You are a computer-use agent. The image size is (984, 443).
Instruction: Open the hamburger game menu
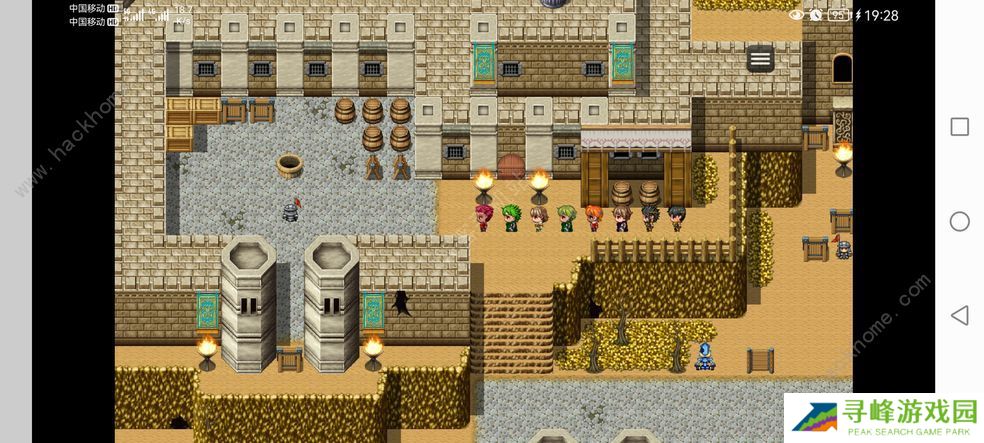coord(760,59)
